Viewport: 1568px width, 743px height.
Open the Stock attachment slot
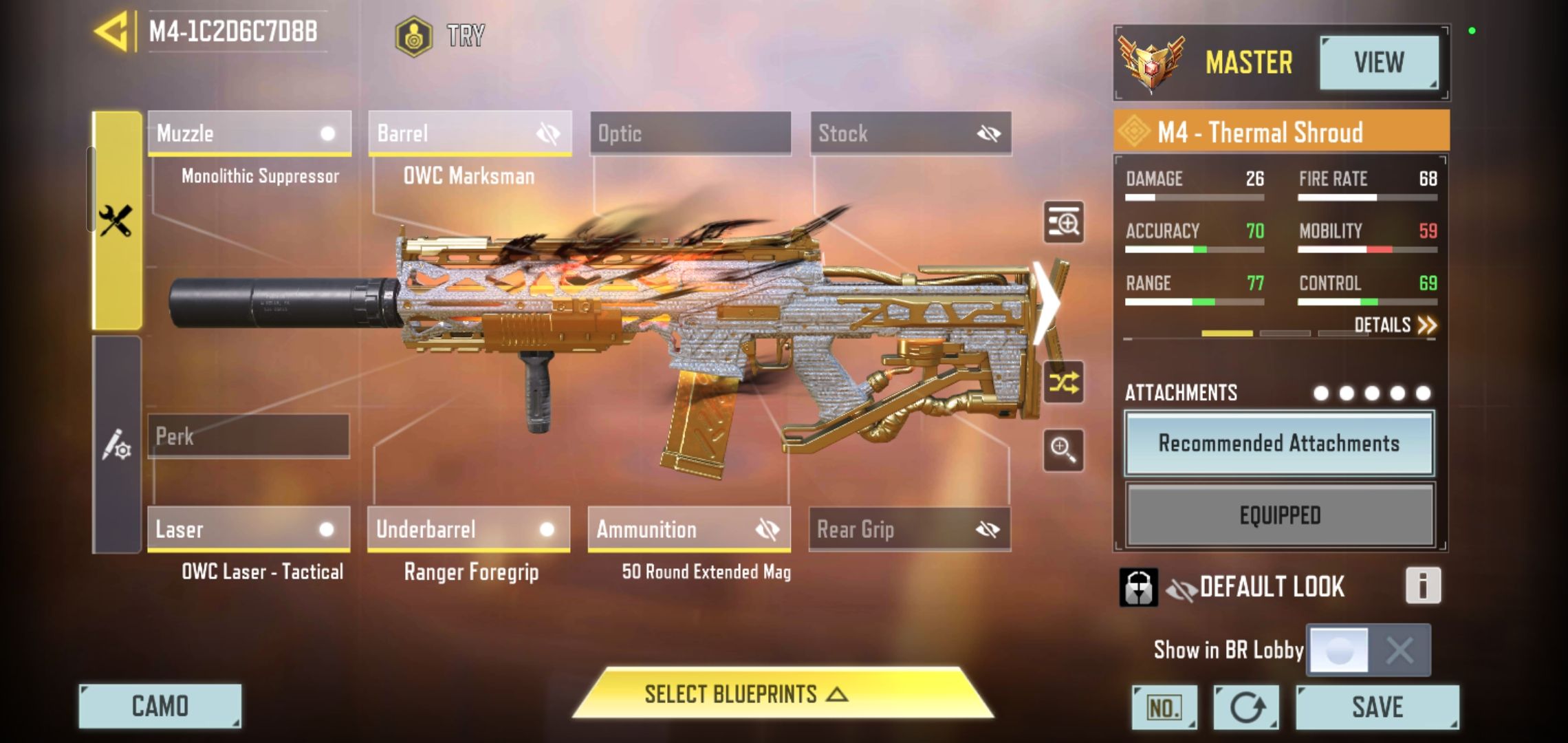[x=911, y=133]
